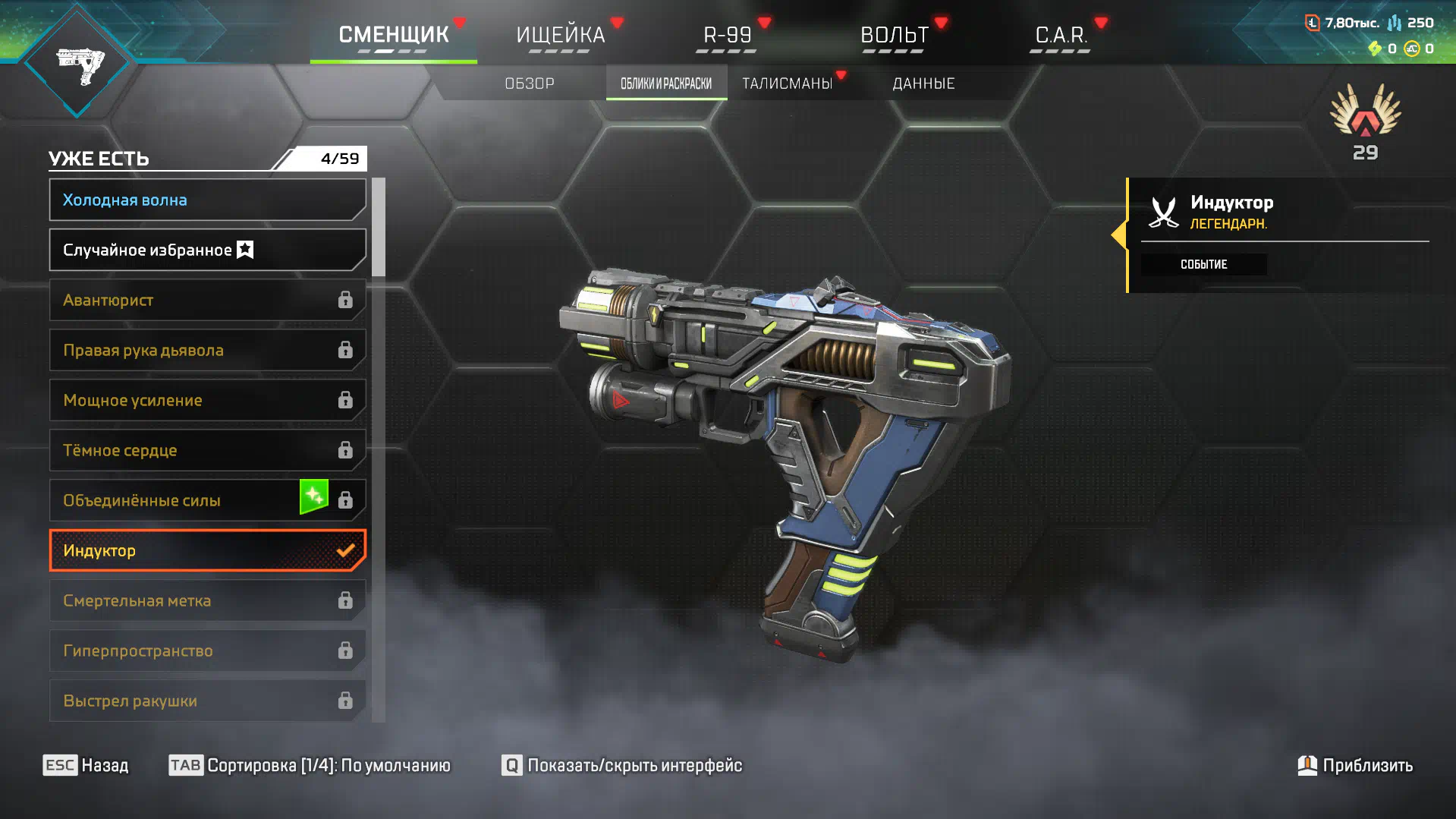The image size is (1456, 819).
Task: Open the ДАННЫЕ sub-tab
Action: point(923,83)
